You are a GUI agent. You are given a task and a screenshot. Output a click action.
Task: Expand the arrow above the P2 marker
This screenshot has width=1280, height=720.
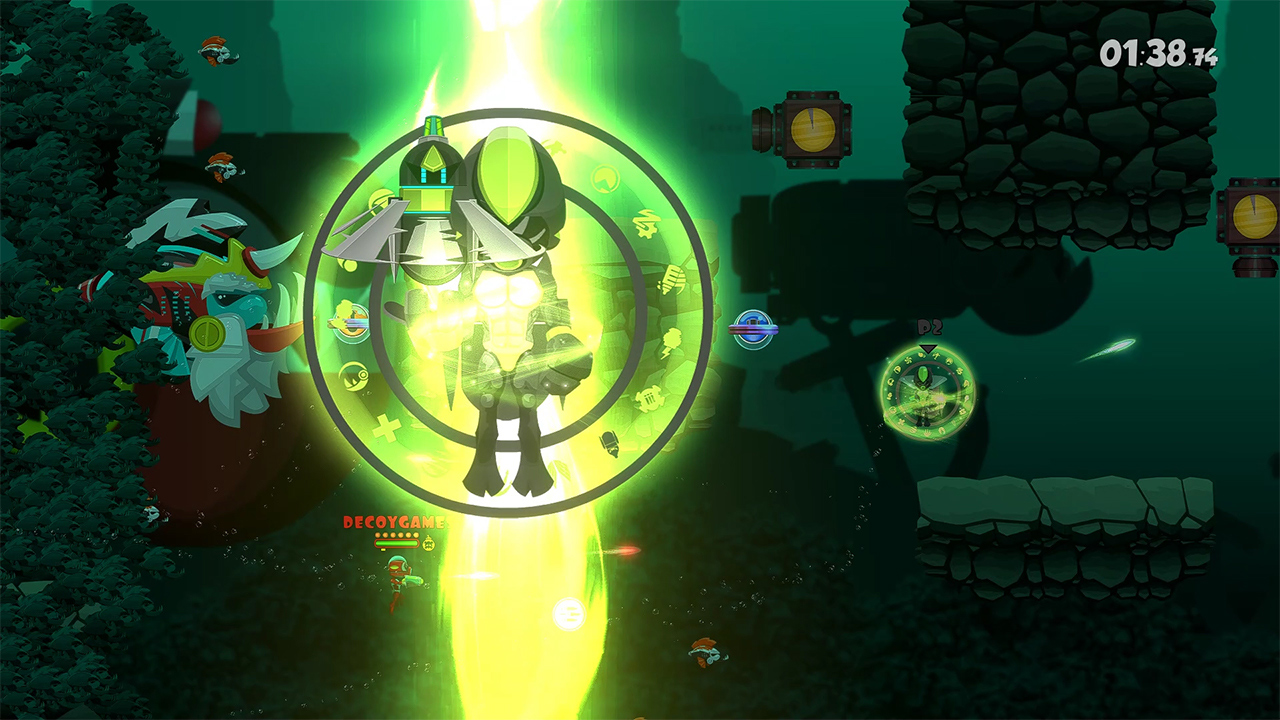pyautogui.click(x=927, y=349)
